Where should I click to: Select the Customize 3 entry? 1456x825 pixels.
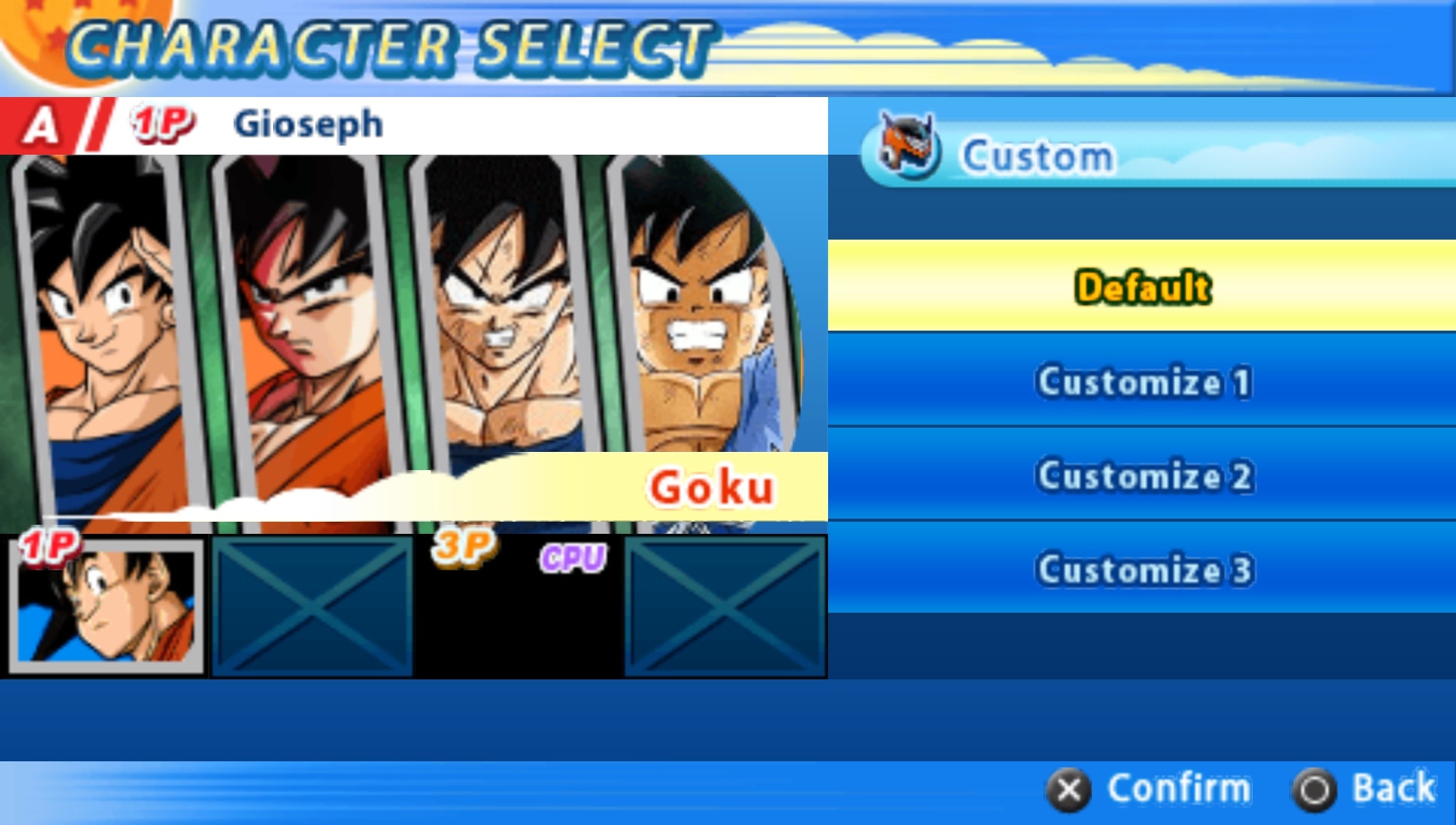point(1142,569)
